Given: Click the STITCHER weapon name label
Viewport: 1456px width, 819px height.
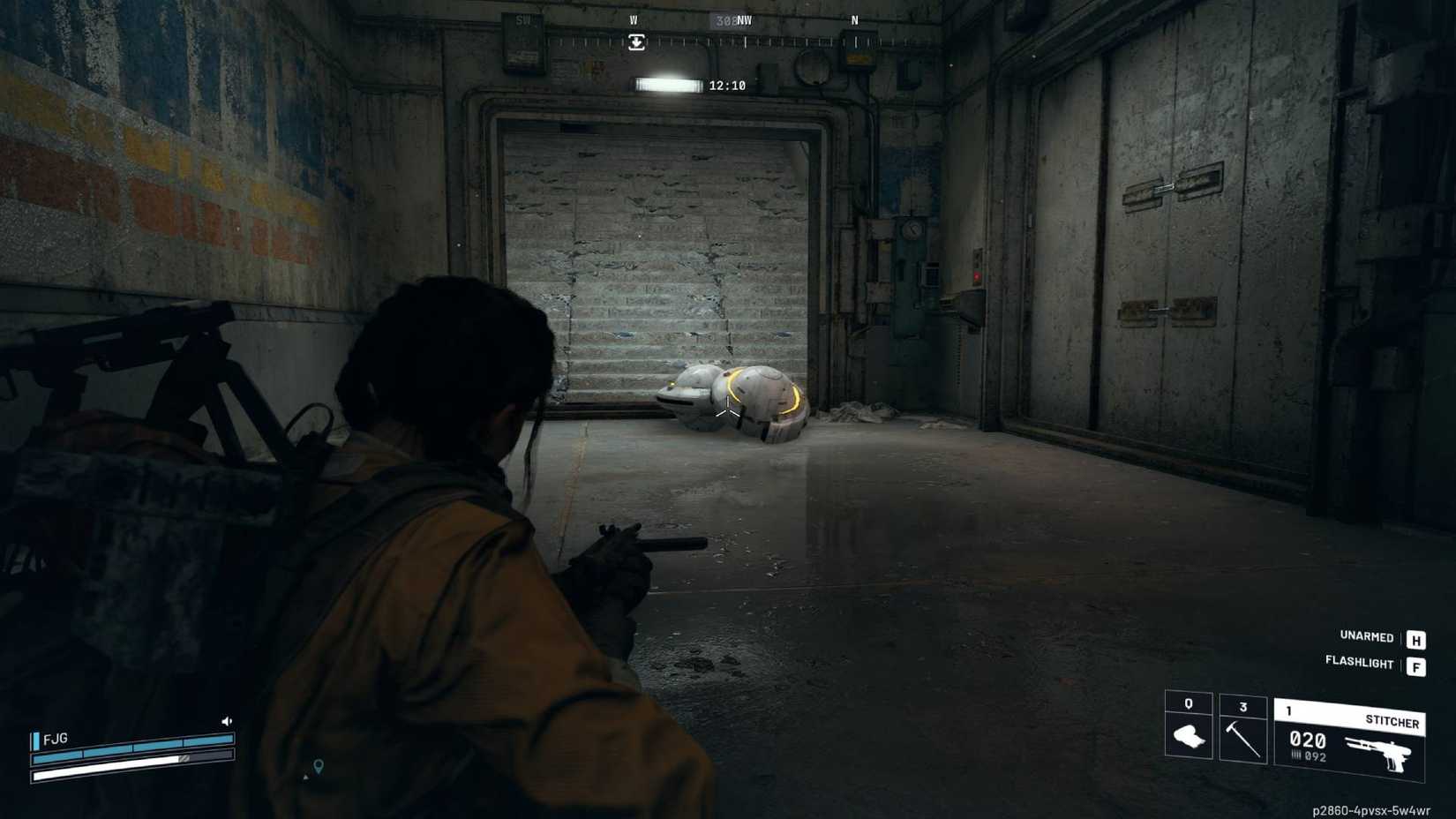Looking at the screenshot, I should (1393, 721).
